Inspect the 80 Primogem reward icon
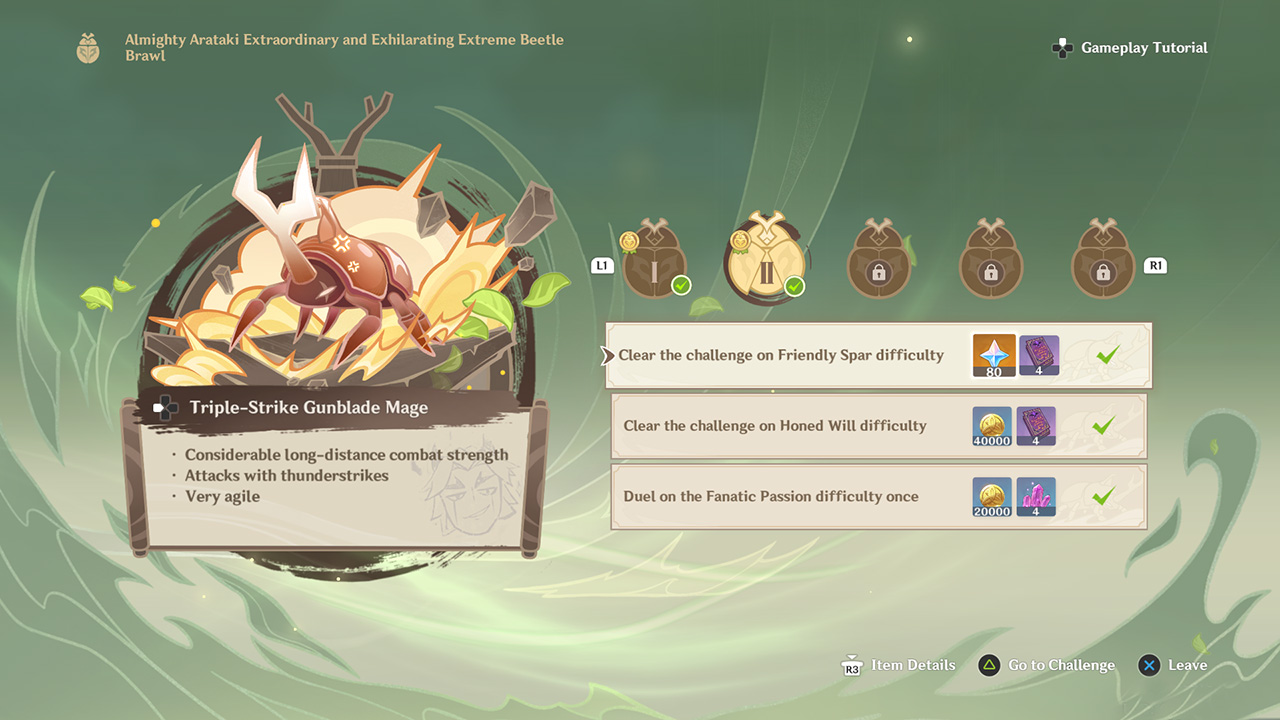This screenshot has width=1280, height=720. pos(994,356)
